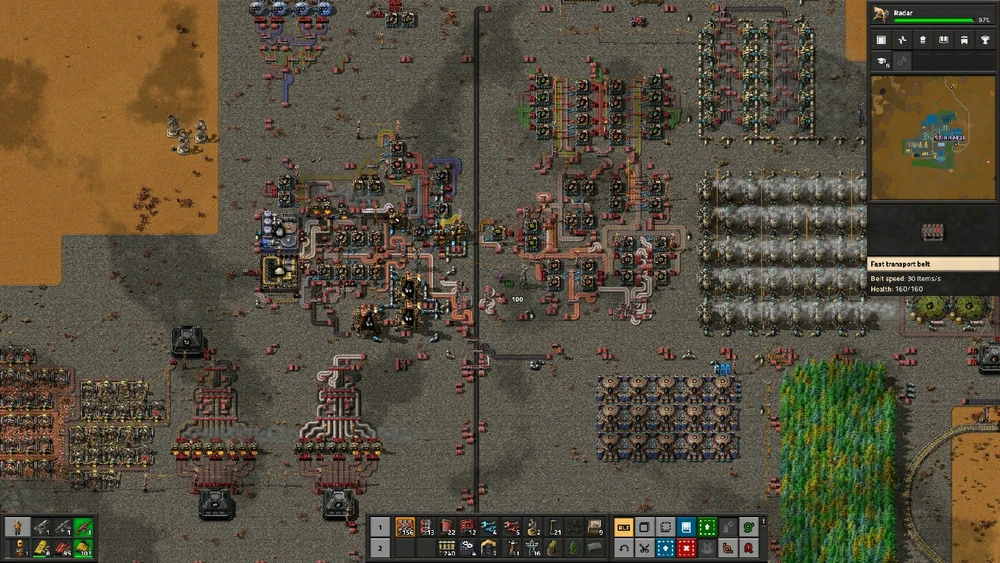
Task: Pick the quickbar item with count 240
Action: coord(448,548)
